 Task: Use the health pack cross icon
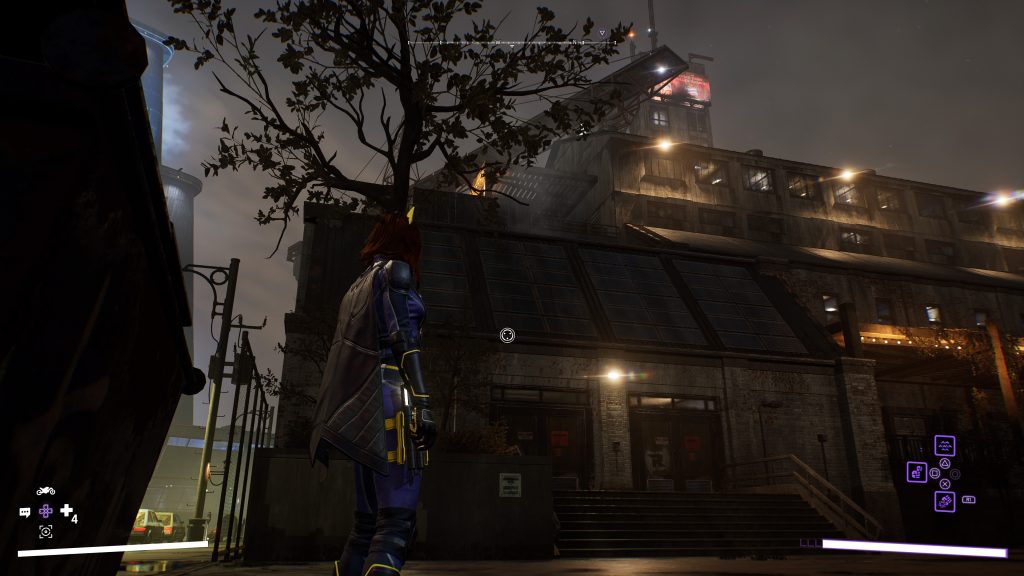pyautogui.click(x=66, y=511)
